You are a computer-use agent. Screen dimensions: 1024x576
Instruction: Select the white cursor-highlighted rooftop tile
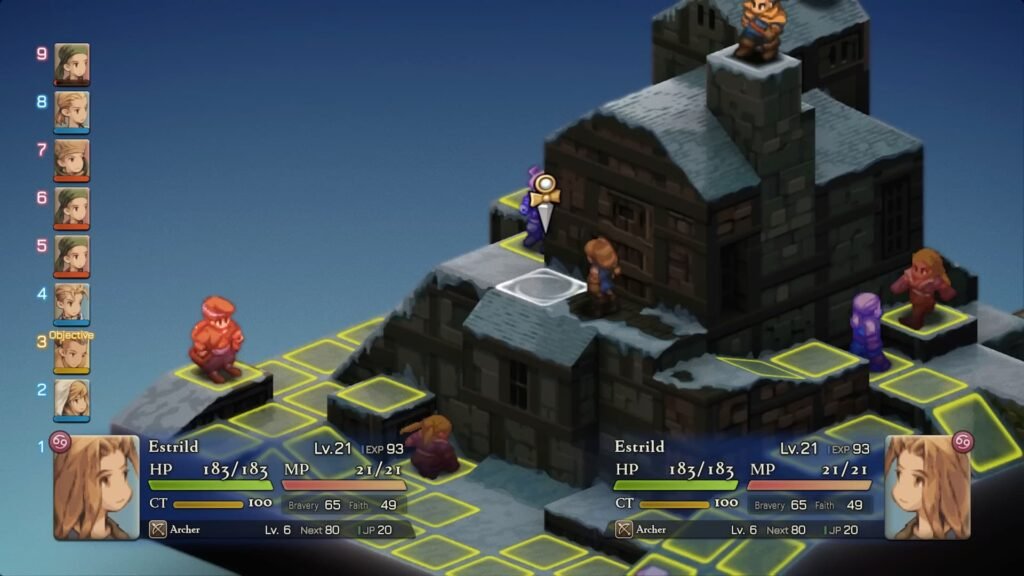tap(541, 287)
